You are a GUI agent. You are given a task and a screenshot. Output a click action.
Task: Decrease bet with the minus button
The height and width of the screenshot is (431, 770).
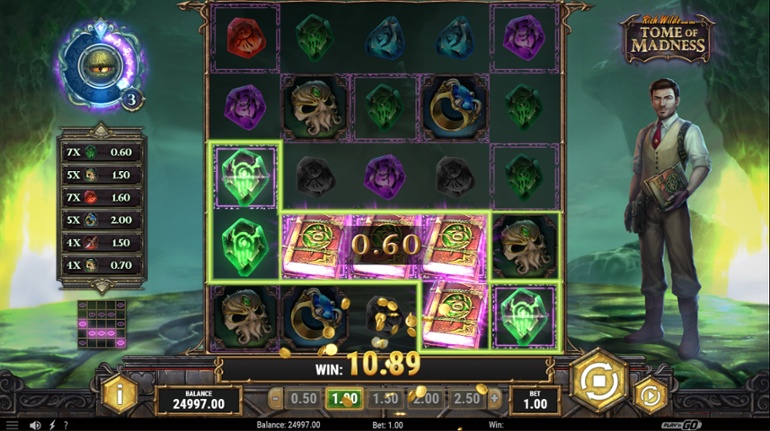[x=276, y=398]
